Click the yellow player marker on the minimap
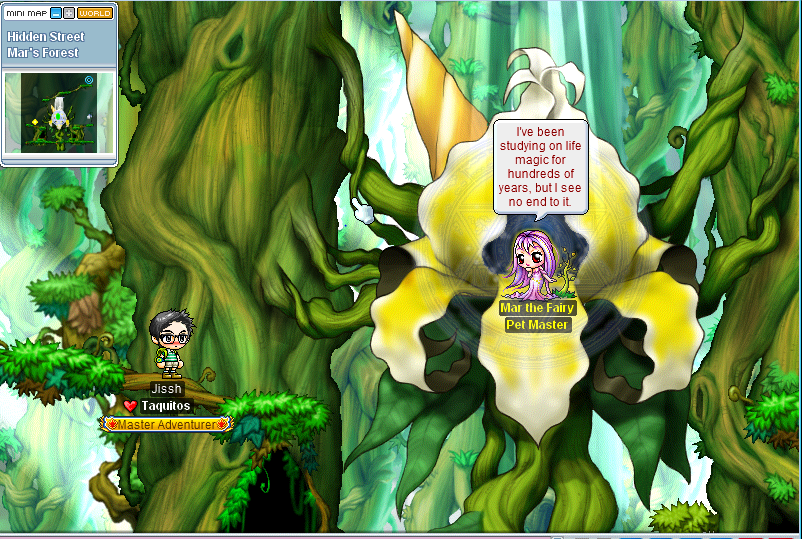 (x=33, y=123)
